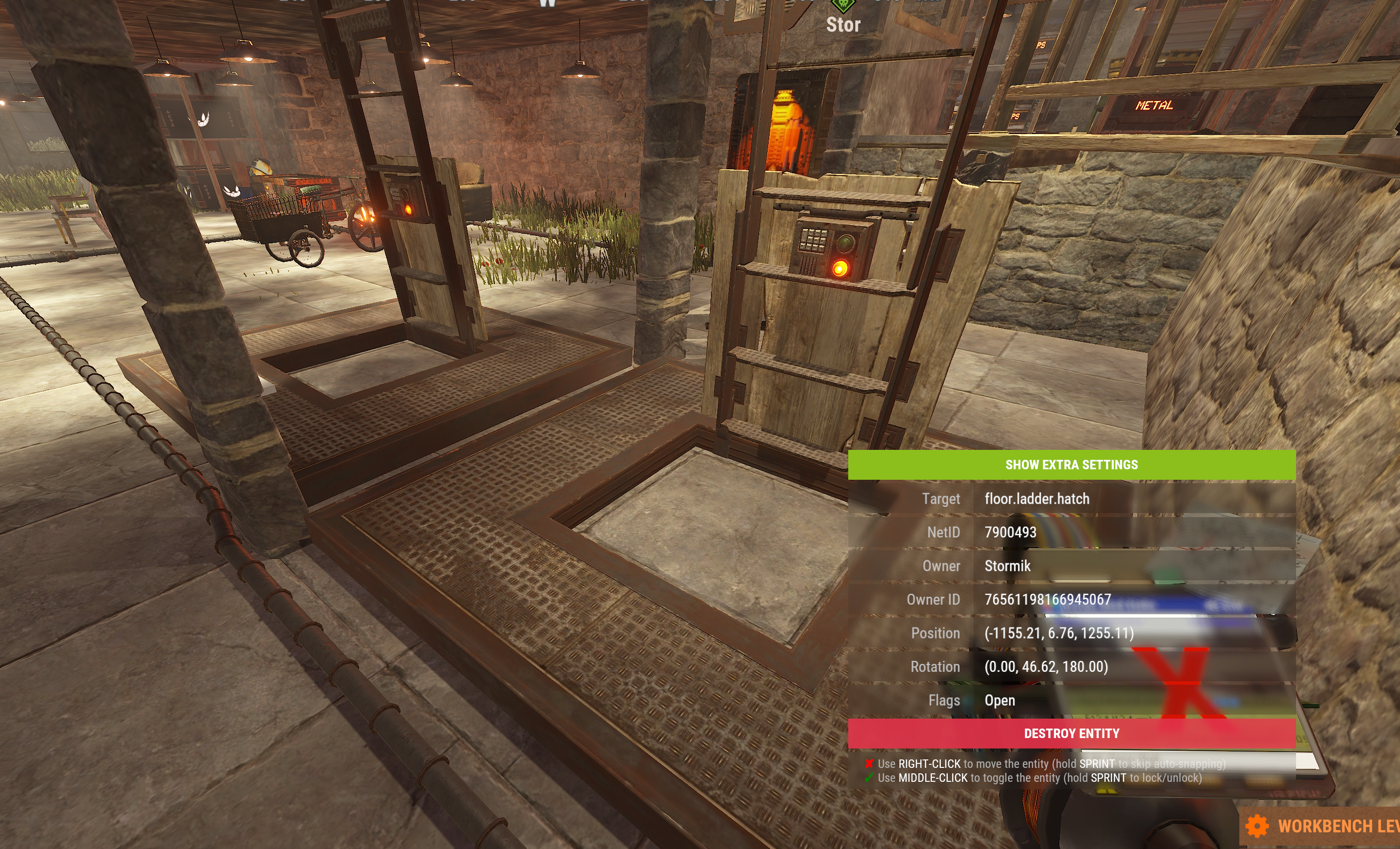This screenshot has width=1400, height=849.
Task: Select the Flags field showing Open
Action: coord(1000,700)
